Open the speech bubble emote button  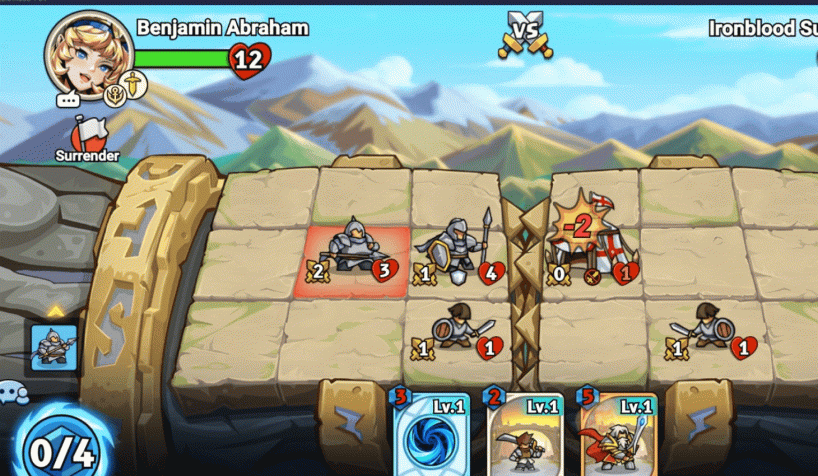[68, 100]
